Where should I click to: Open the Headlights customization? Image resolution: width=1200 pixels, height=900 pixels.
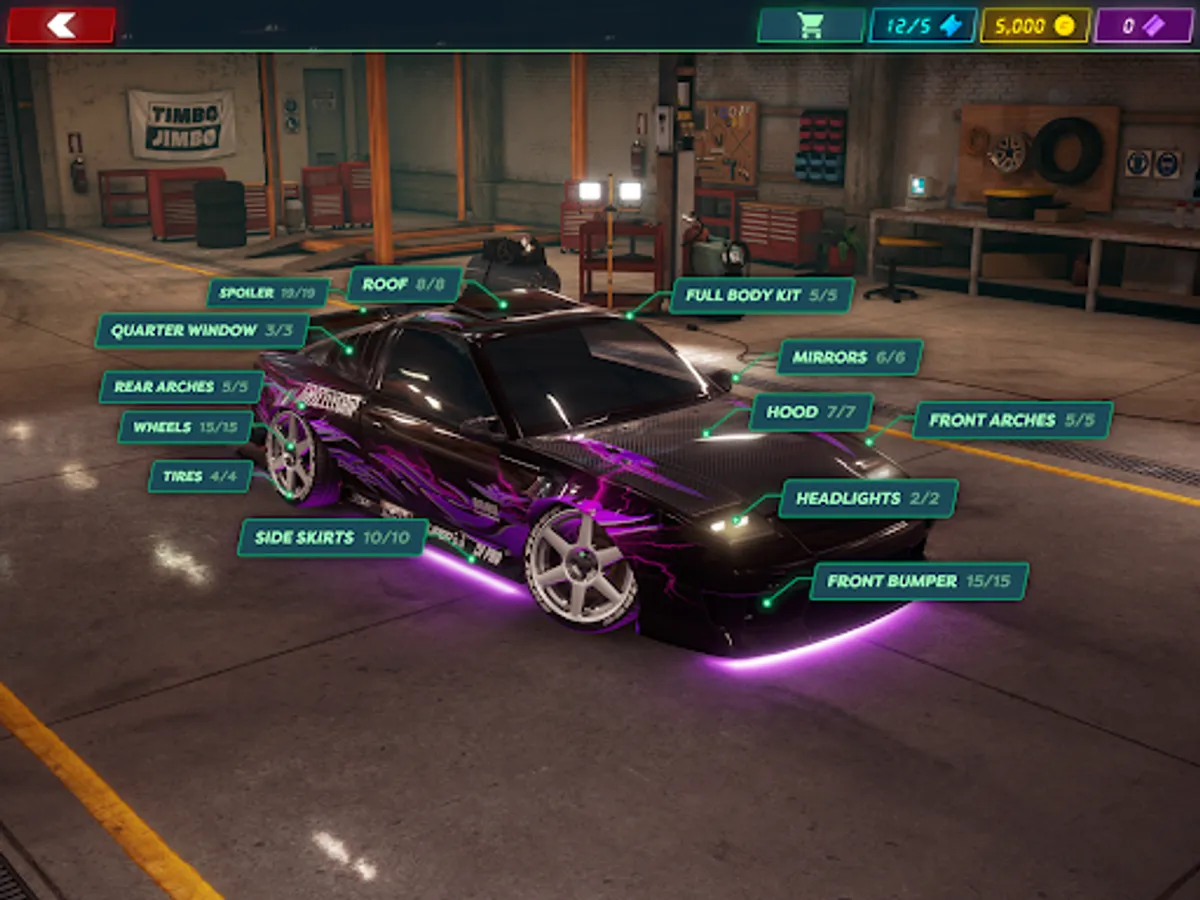pos(868,498)
